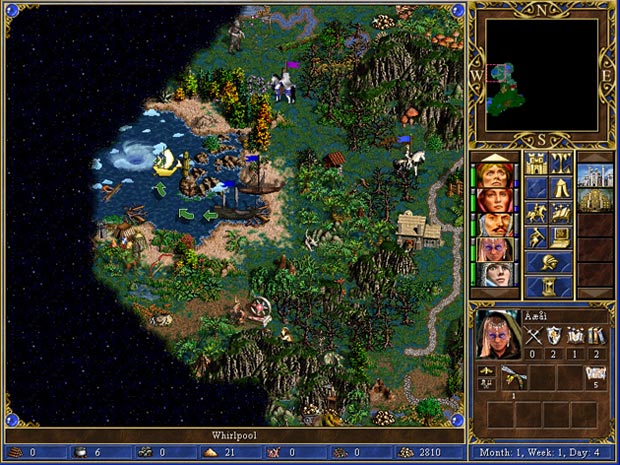Viewport: 620px width, 465px height.
Task: Select the next hero with the helmet button
Action: [x=548, y=262]
